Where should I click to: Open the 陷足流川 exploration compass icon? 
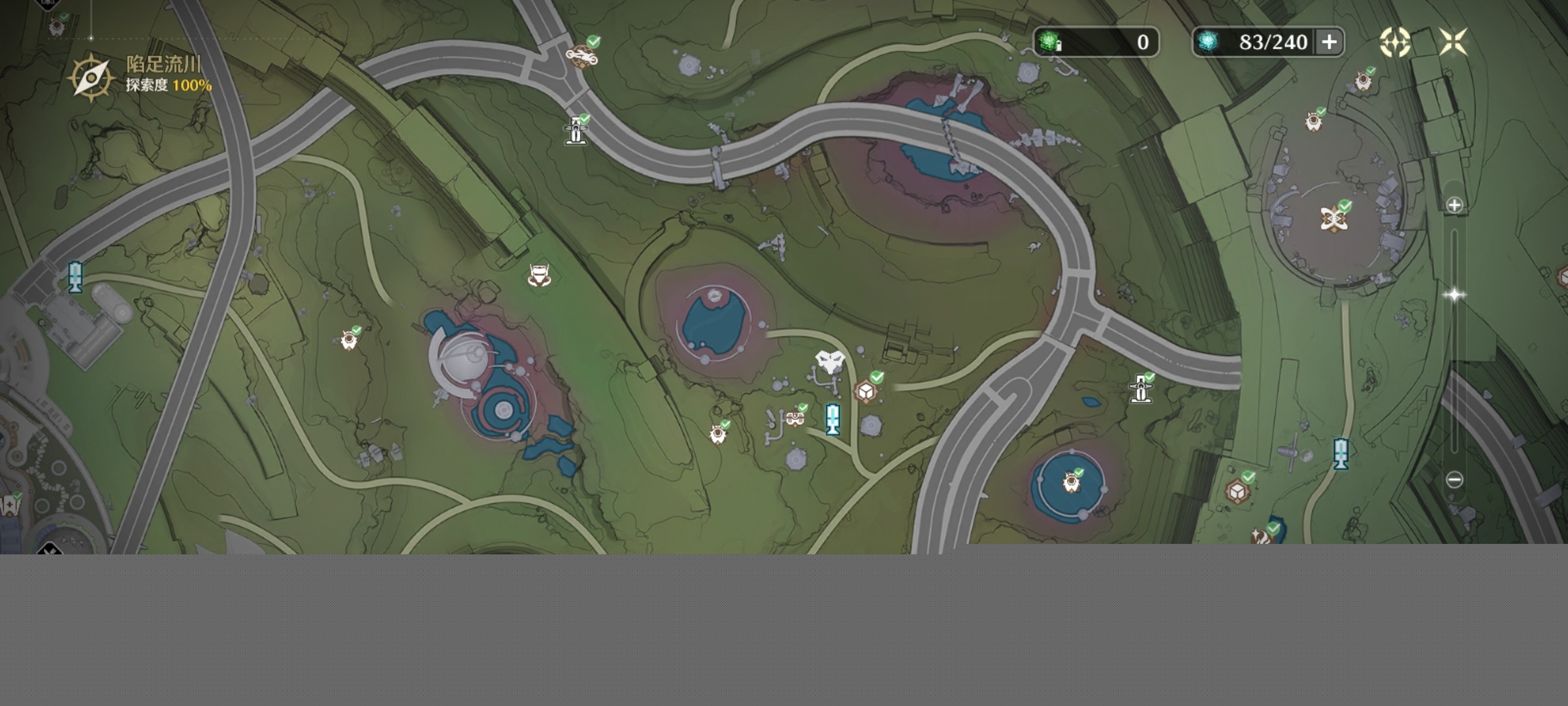coord(91,77)
